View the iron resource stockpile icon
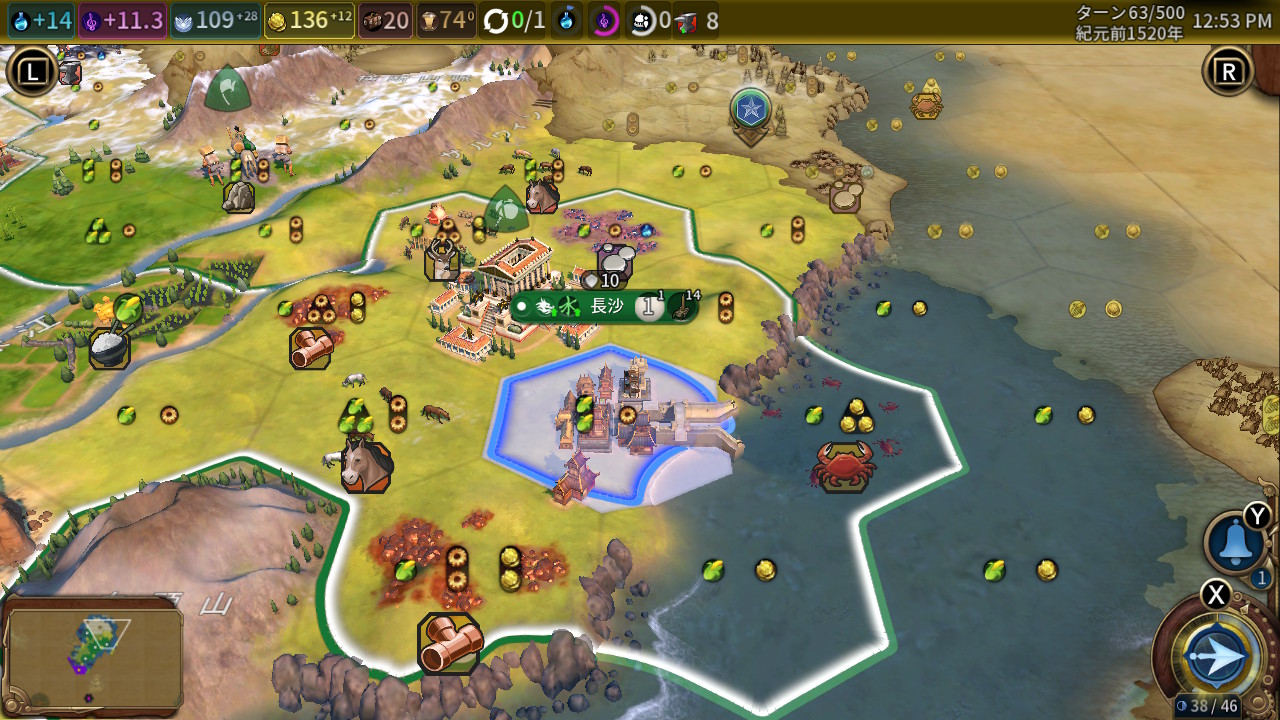The height and width of the screenshot is (720, 1280). [x=698, y=21]
